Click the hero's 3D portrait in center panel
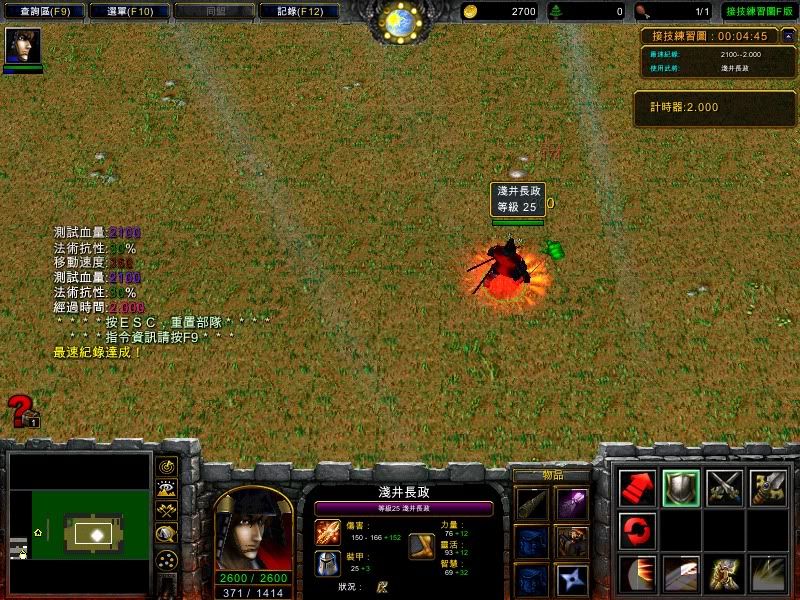 click(x=253, y=529)
